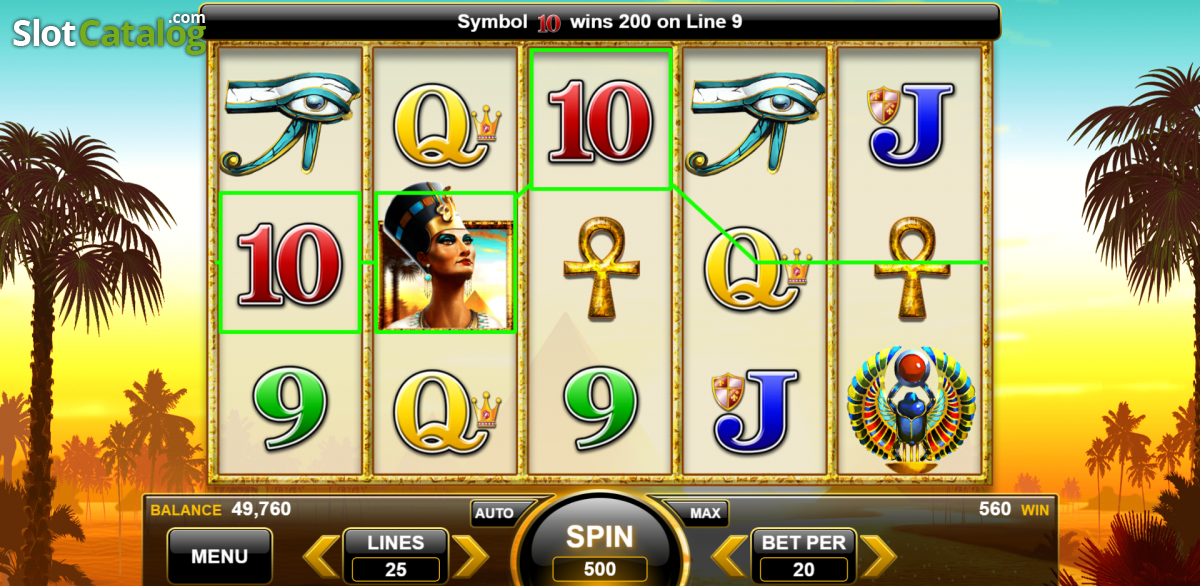Set the MAX bet
This screenshot has width=1200, height=586.
(x=705, y=513)
